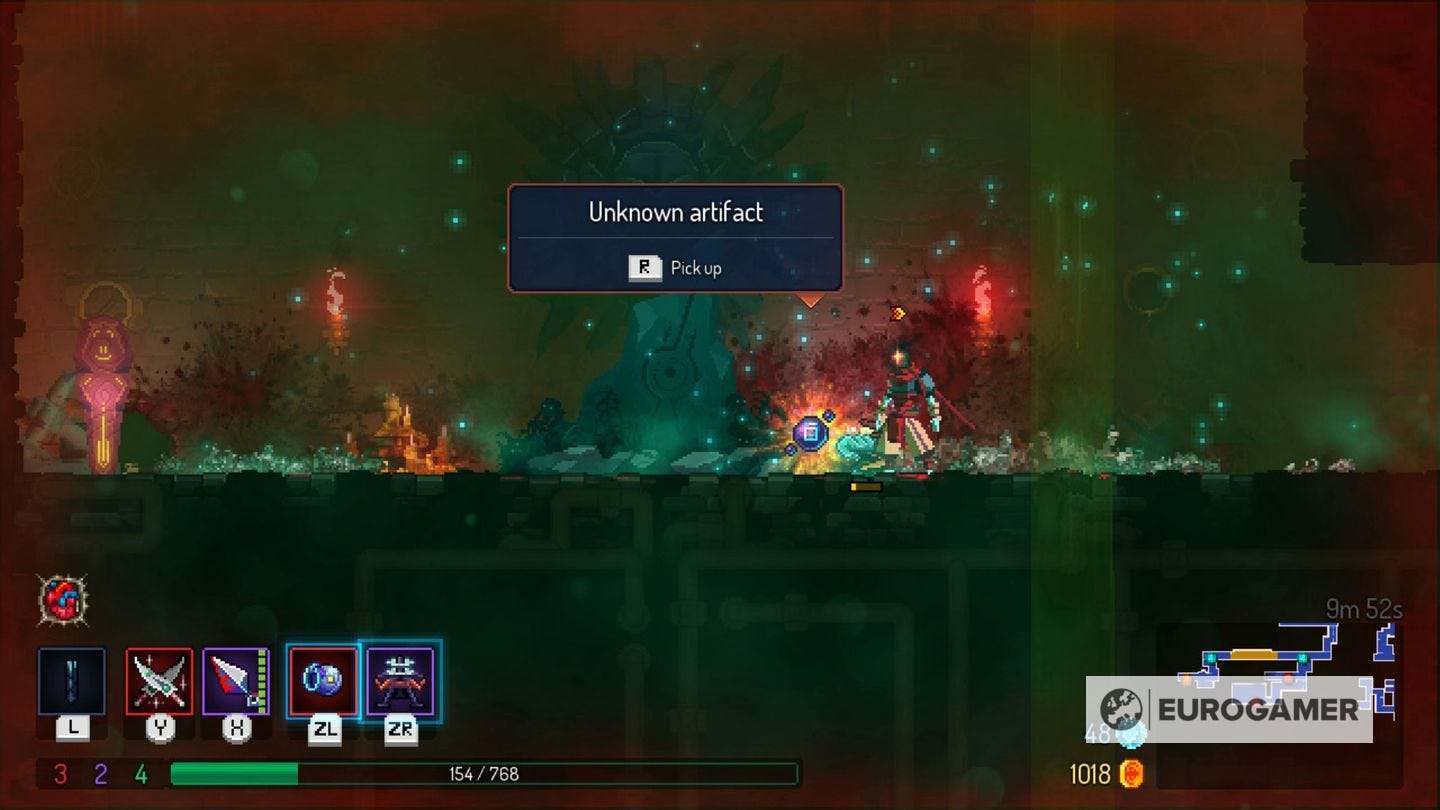Click the gold coin icon beside 1018
This screenshot has width=1440, height=810.
point(1132,773)
